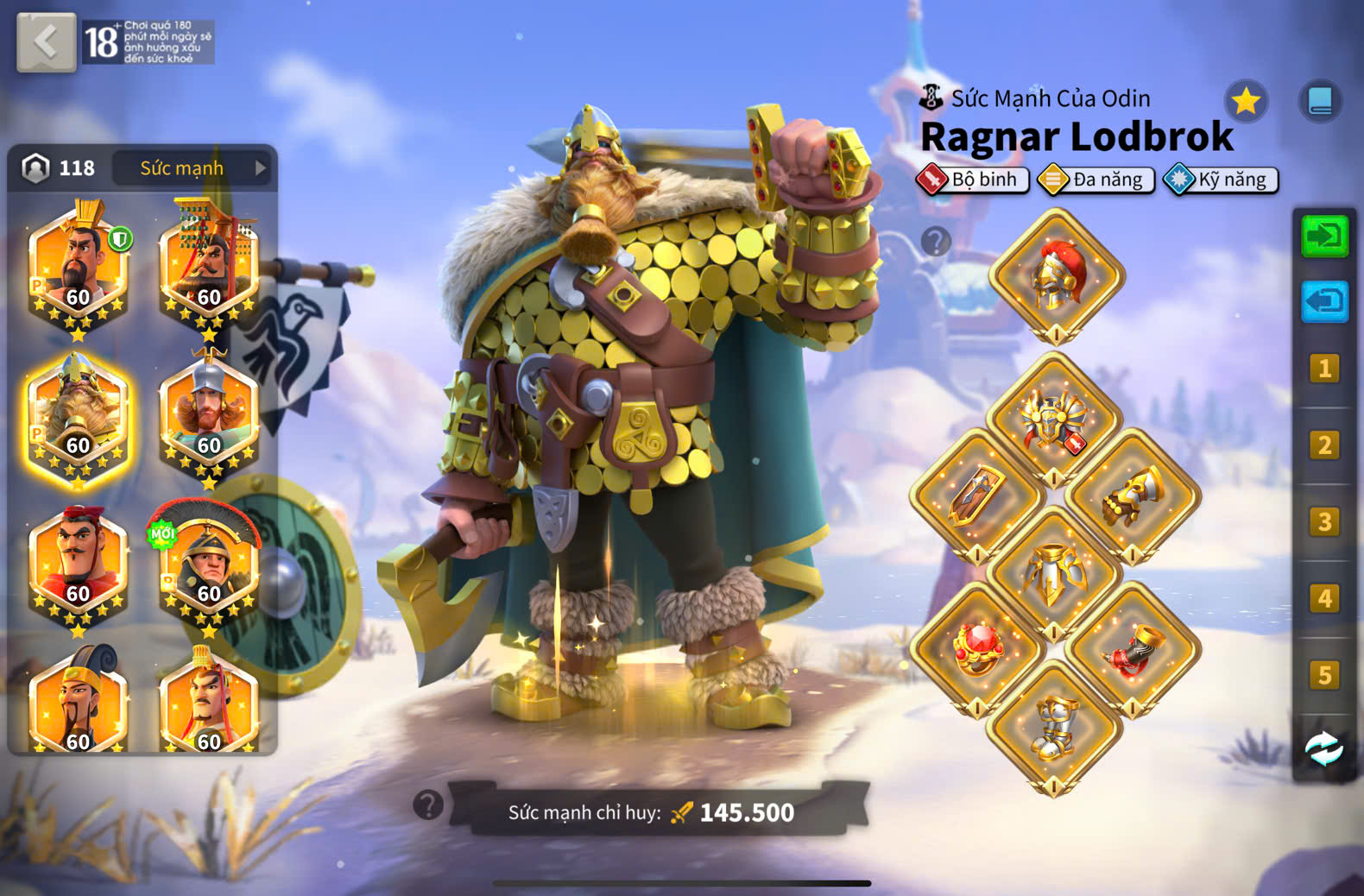
Task: Click the green arrow equip button
Action: pyautogui.click(x=1324, y=236)
